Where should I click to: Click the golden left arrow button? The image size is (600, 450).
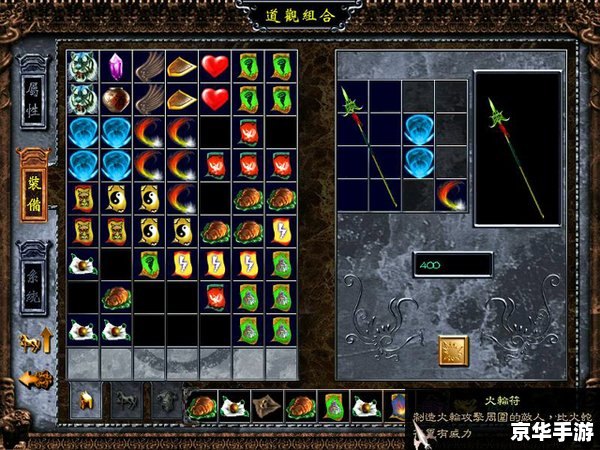pyautogui.click(x=36, y=379)
